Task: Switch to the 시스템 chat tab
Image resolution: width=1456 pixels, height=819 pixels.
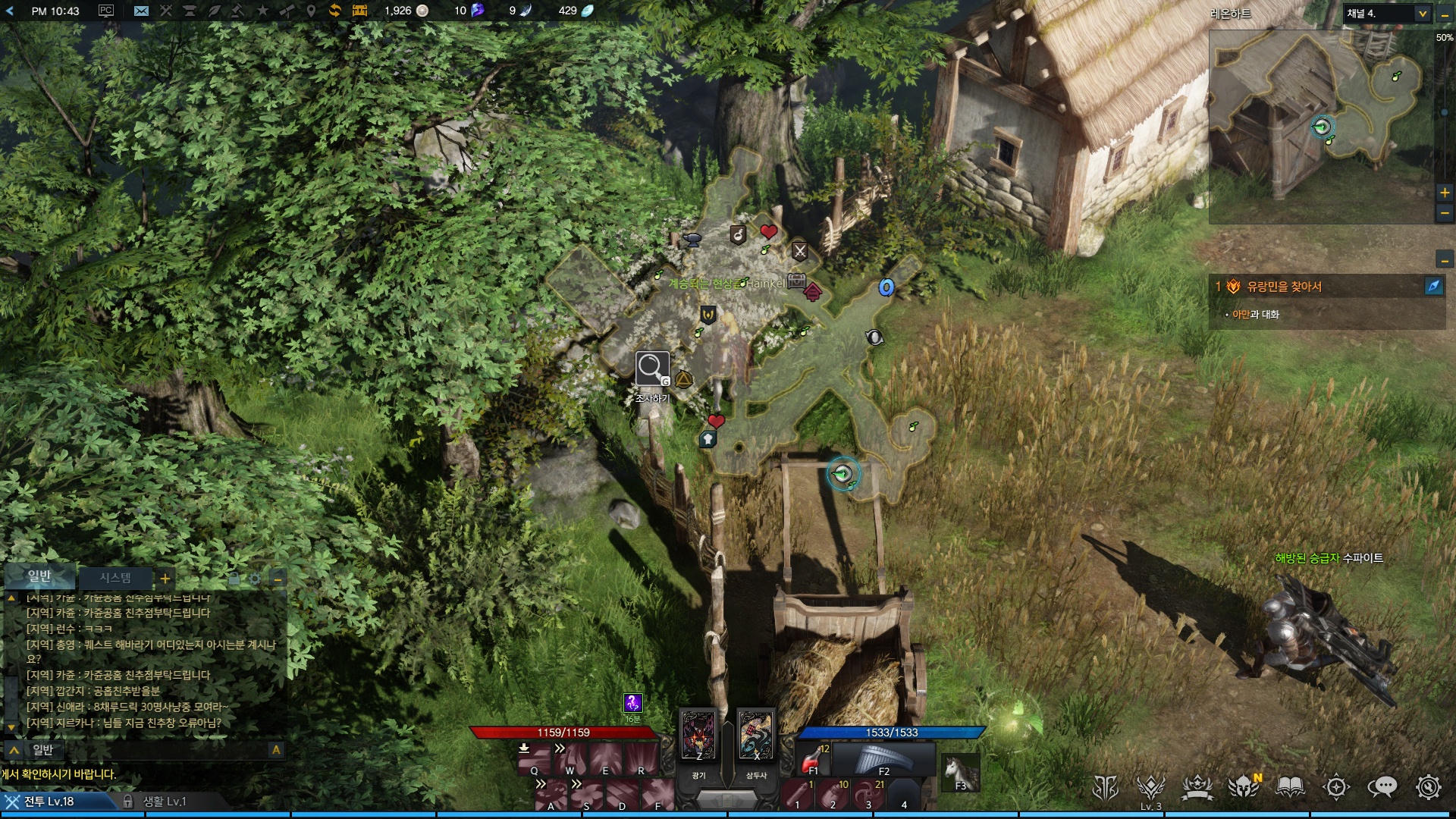Action: [x=115, y=578]
